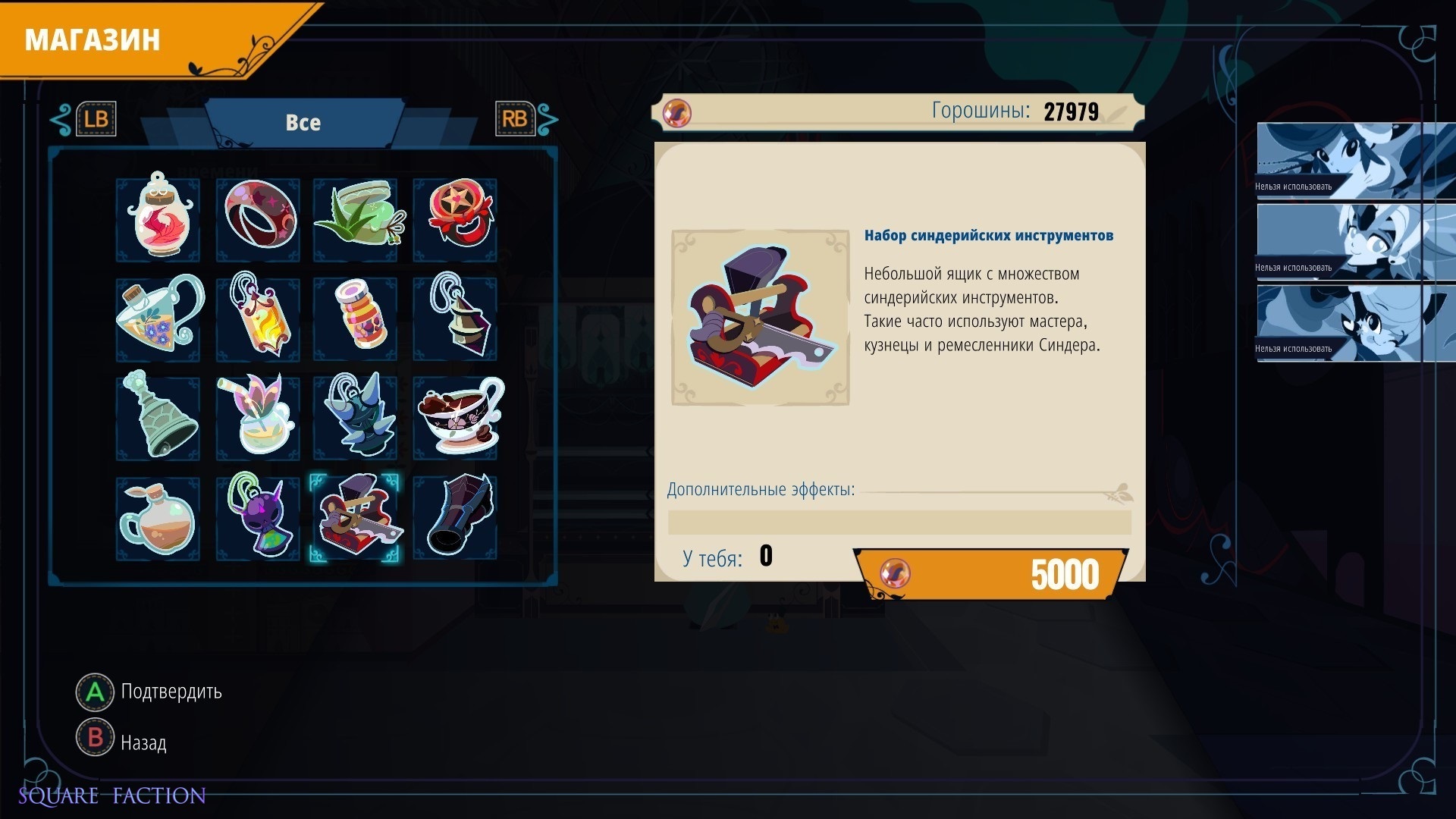1456x819 pixels.
Task: Select the Cinderian tool kit item
Action: pyautogui.click(x=356, y=517)
